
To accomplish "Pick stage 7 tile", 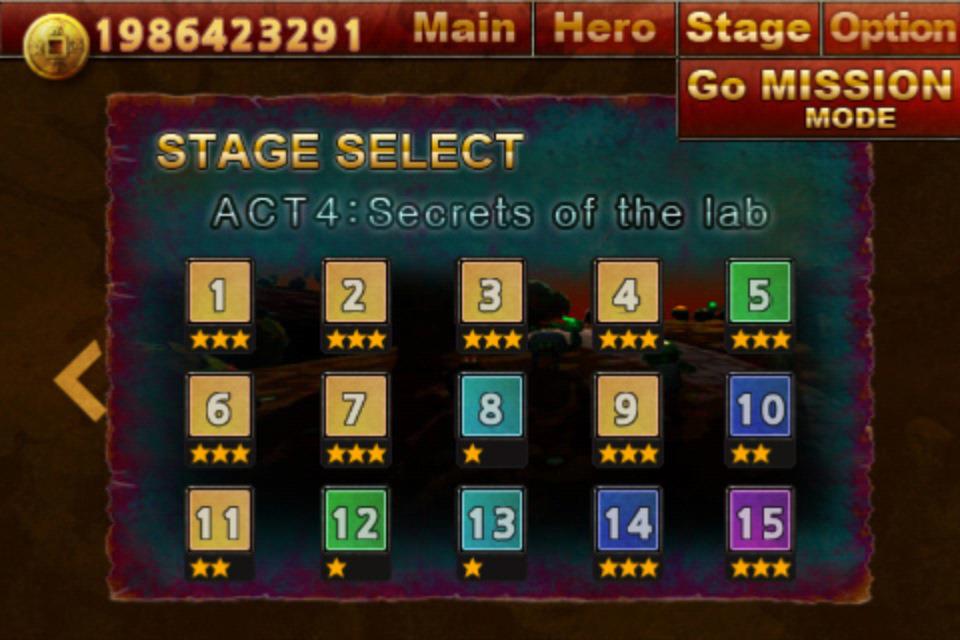I will 355,407.
